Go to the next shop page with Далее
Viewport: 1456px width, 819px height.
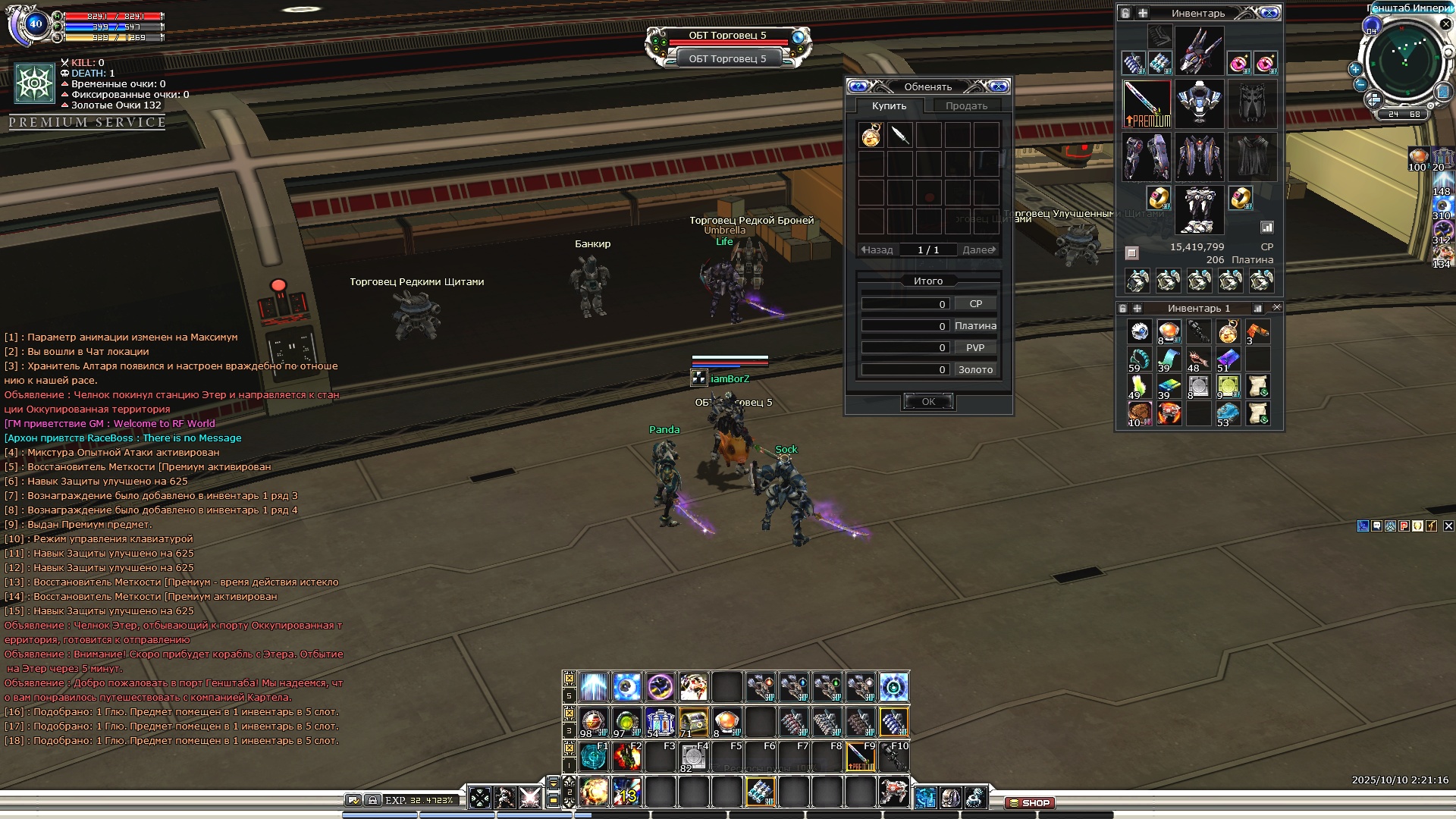pos(978,249)
